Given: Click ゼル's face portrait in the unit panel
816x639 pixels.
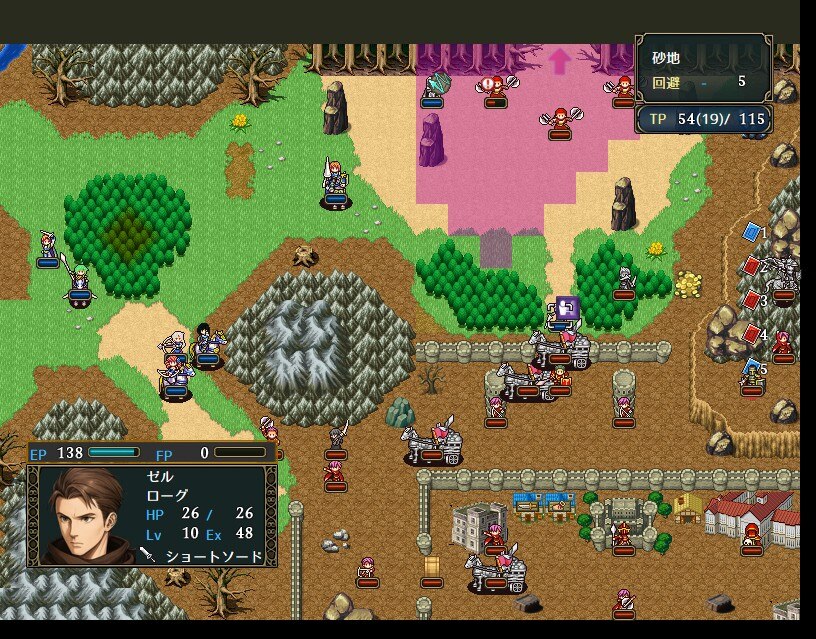Looking at the screenshot, I should click(85, 516).
